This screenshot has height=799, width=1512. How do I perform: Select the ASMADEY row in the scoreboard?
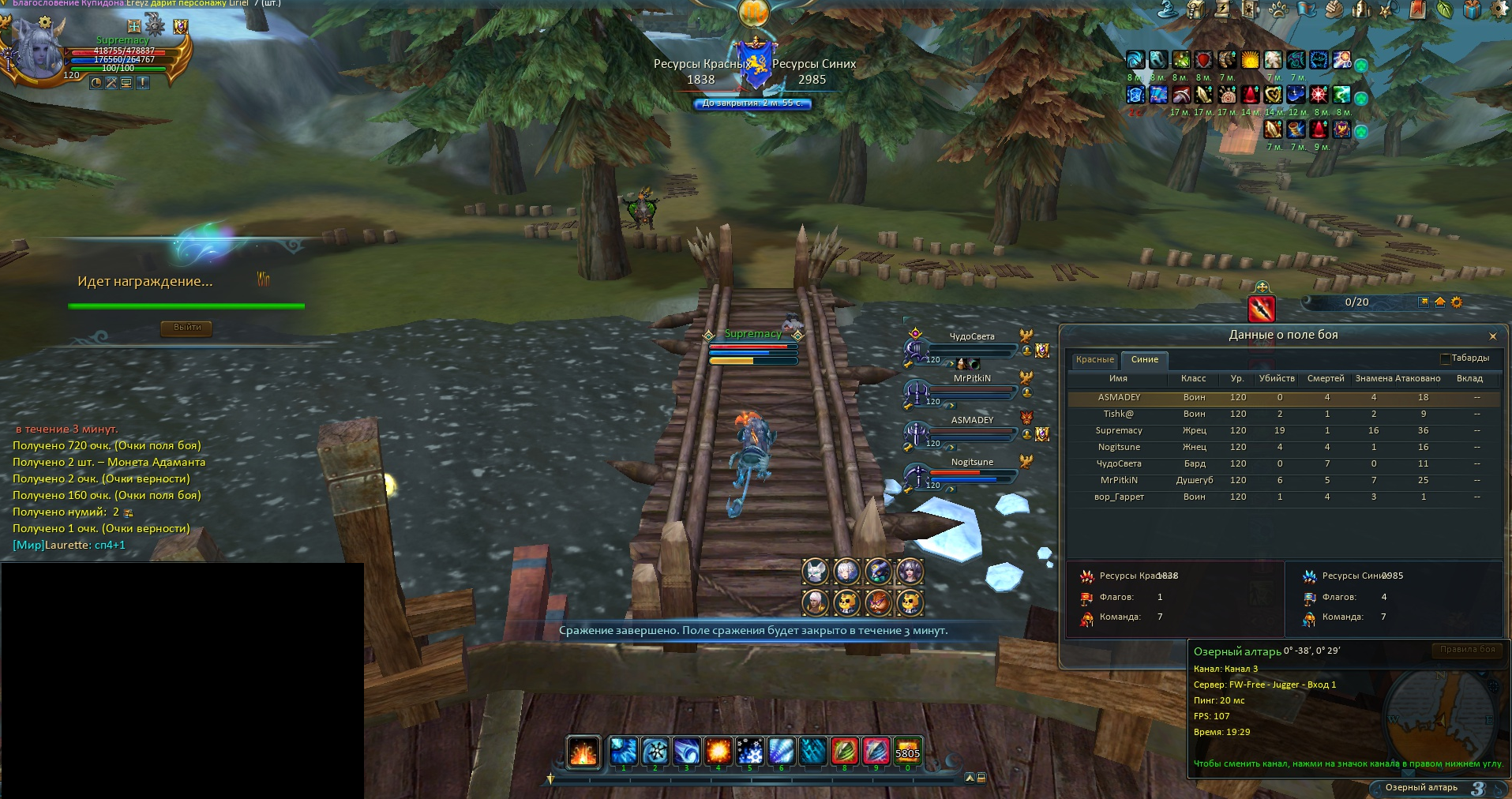point(1119,398)
